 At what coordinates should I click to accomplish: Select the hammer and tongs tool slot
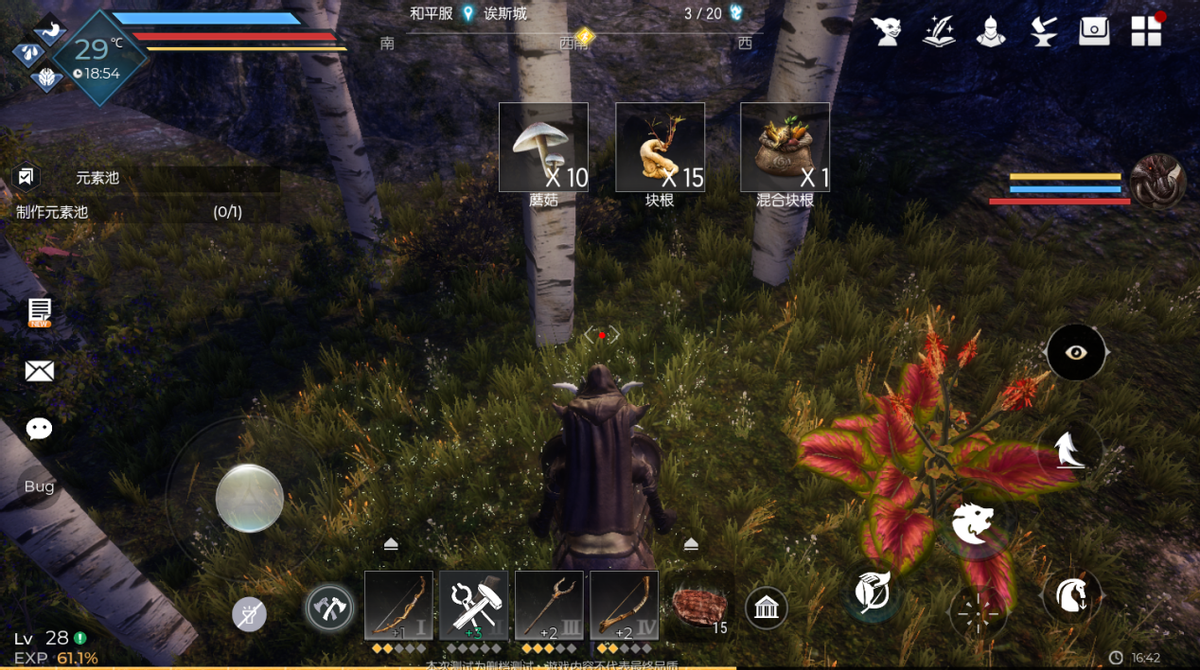click(474, 606)
